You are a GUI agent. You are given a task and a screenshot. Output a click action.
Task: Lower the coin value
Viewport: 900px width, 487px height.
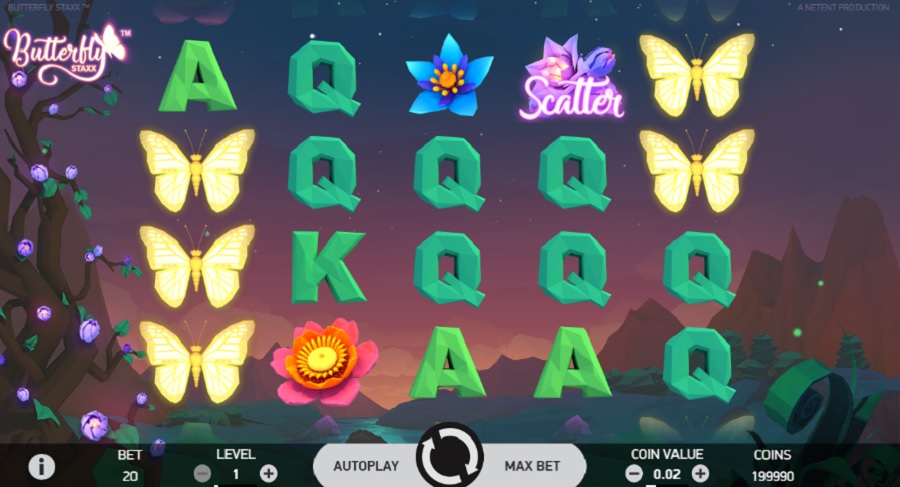(634, 473)
